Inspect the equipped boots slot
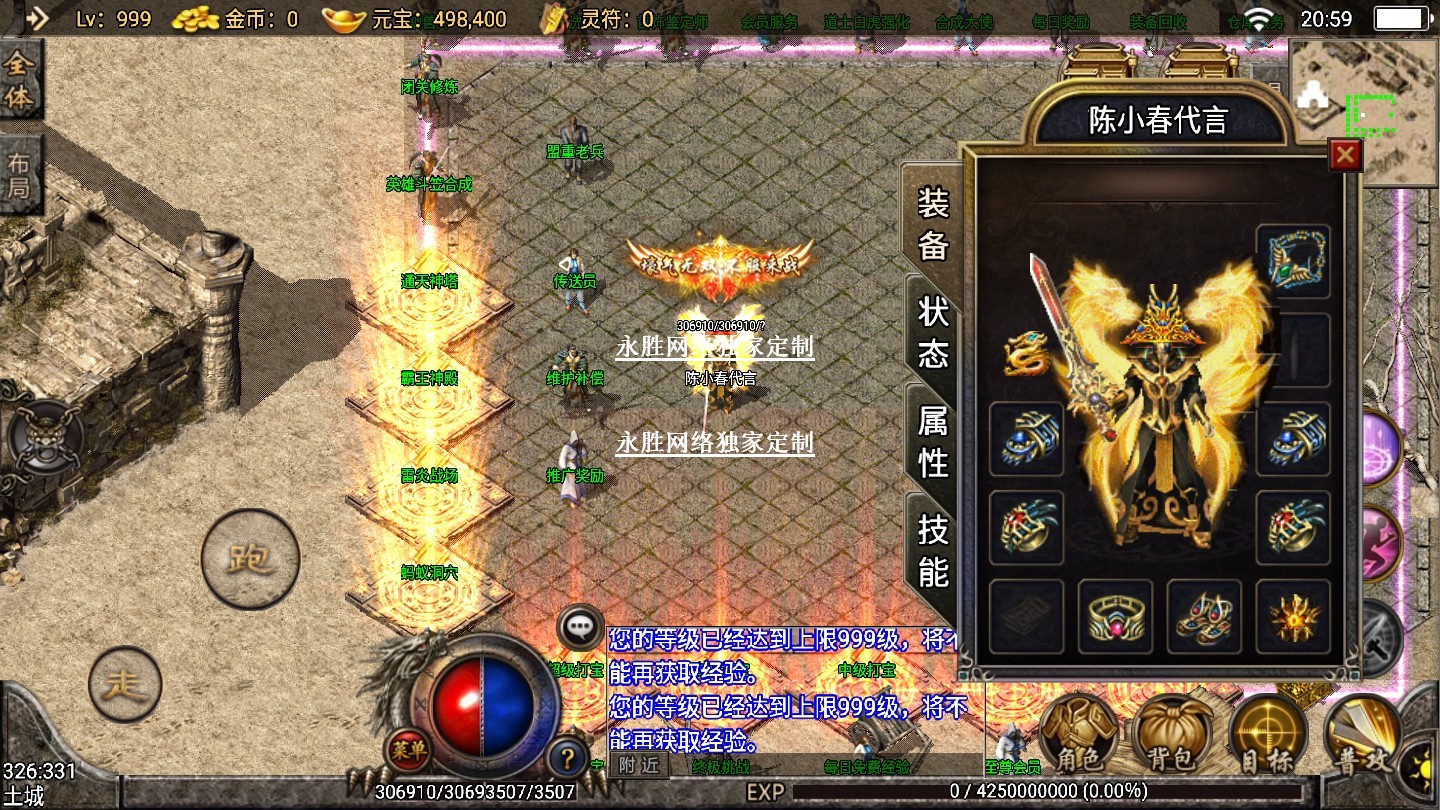This screenshot has width=1440, height=810. pyautogui.click(x=1204, y=617)
